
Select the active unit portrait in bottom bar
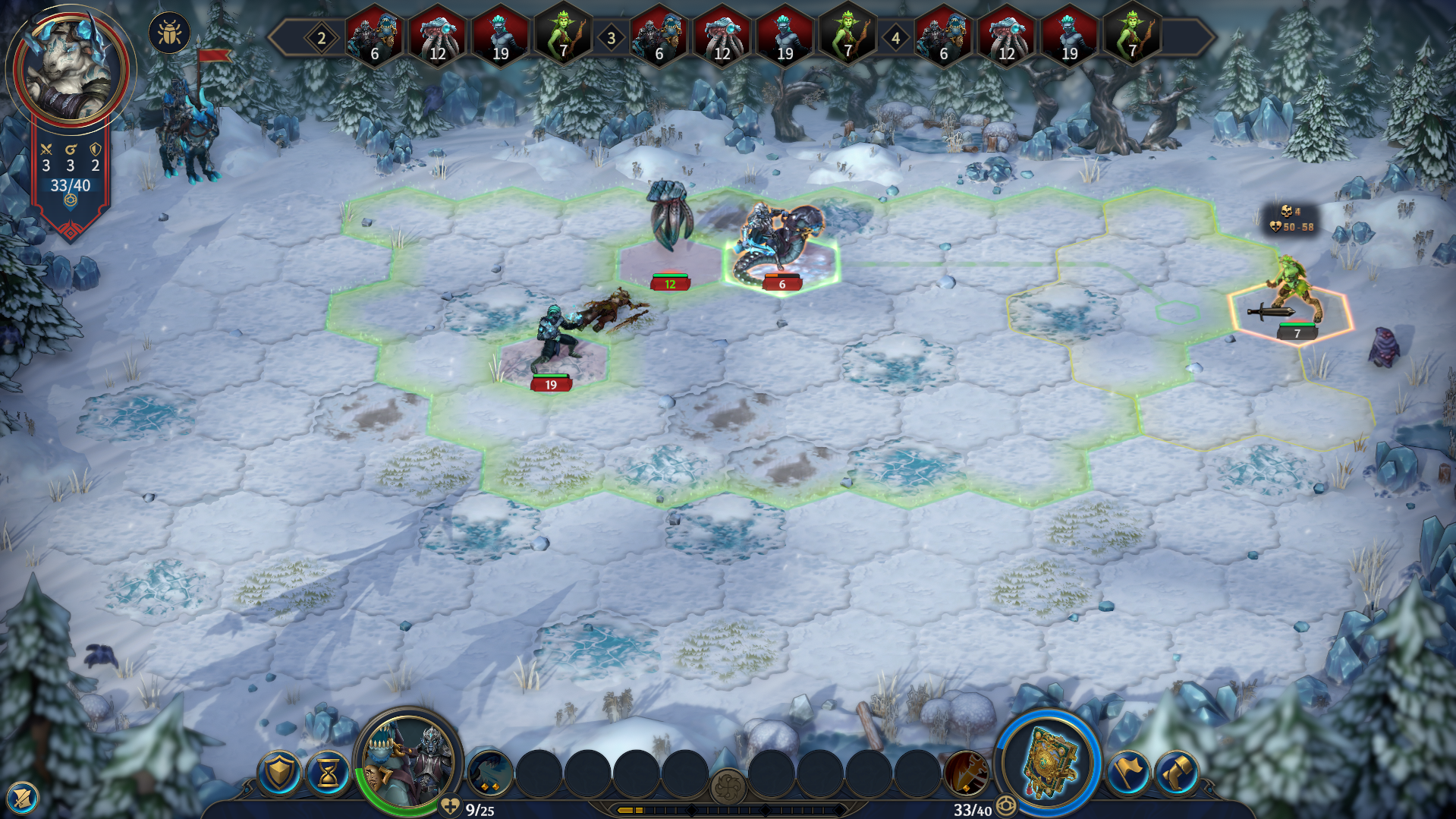408,762
